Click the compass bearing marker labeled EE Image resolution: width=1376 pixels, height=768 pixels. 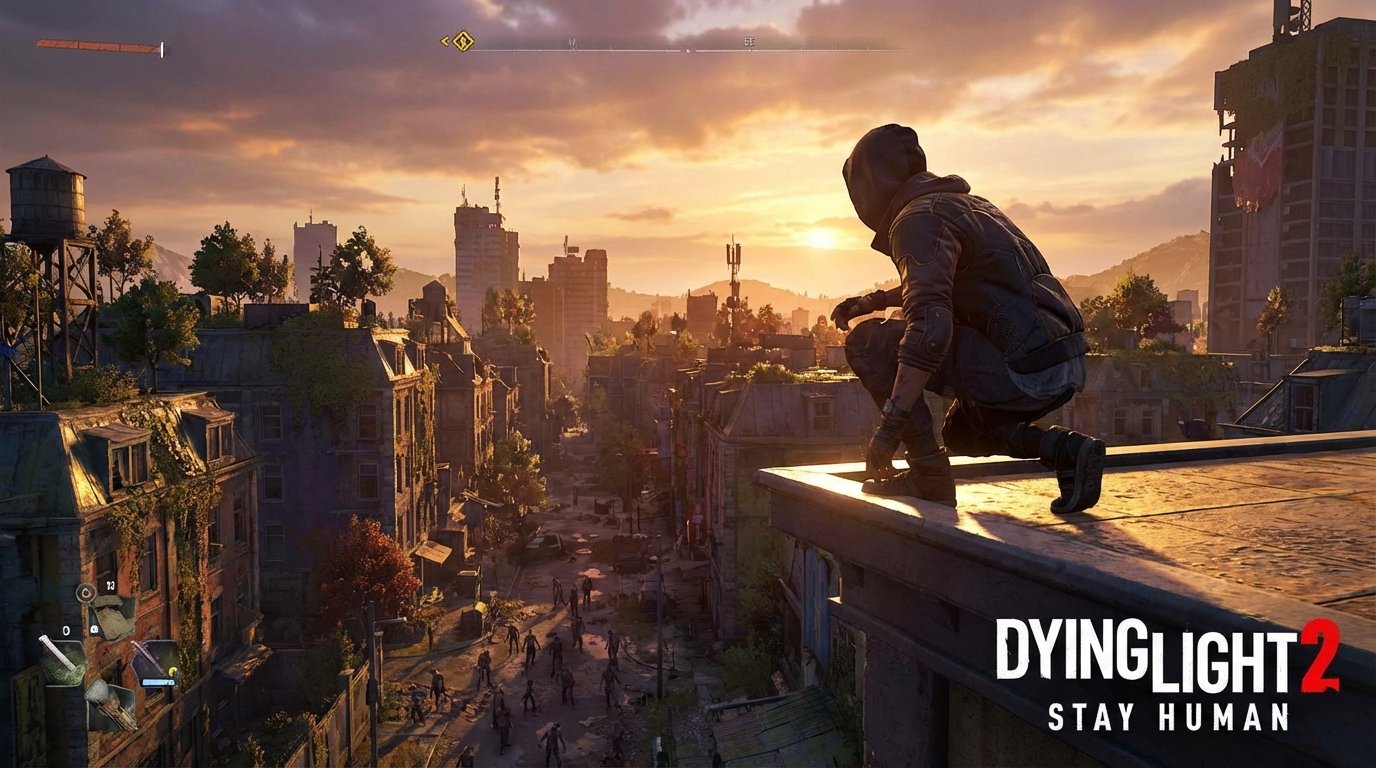750,42
